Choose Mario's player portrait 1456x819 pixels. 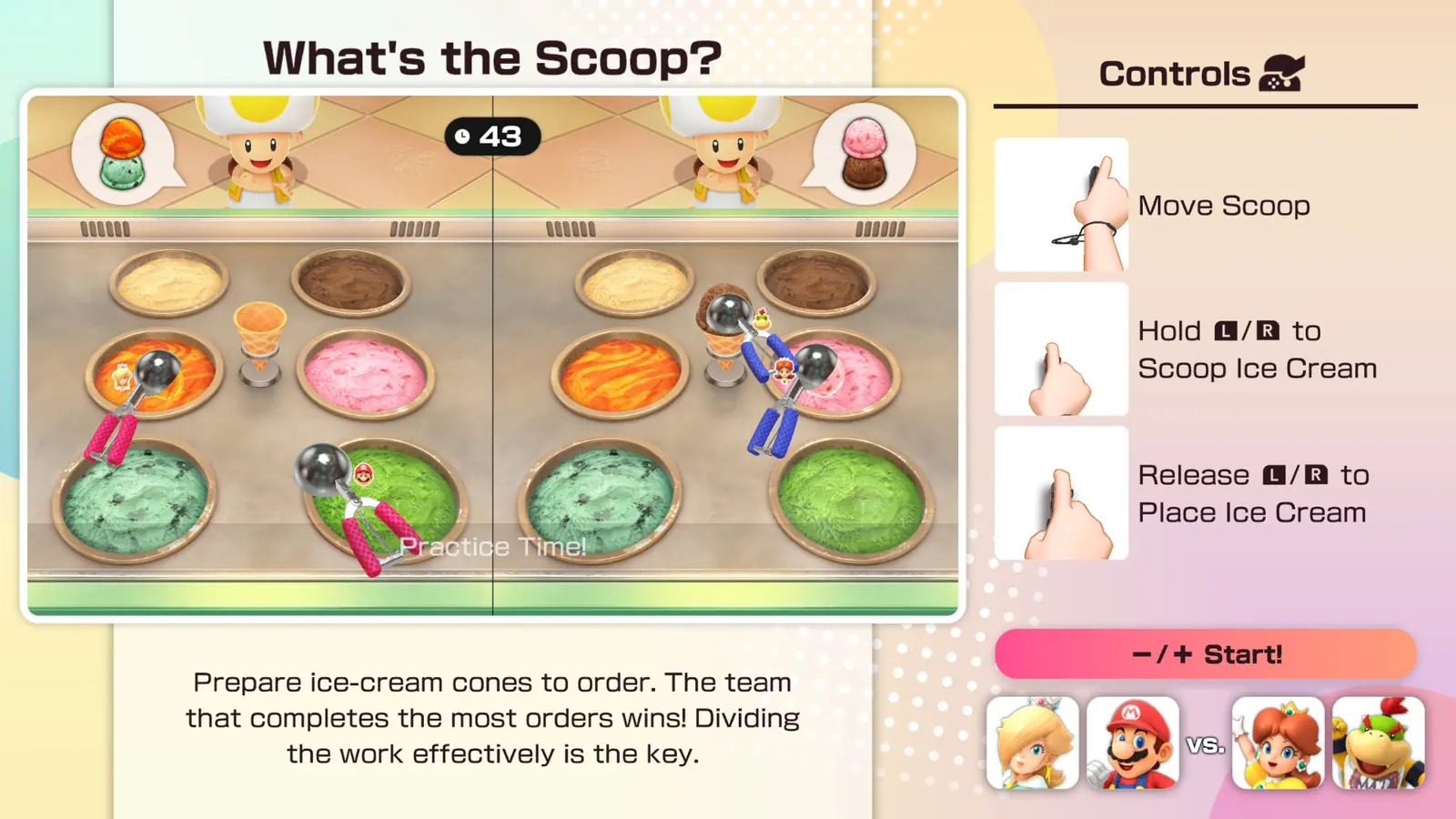(x=1133, y=743)
